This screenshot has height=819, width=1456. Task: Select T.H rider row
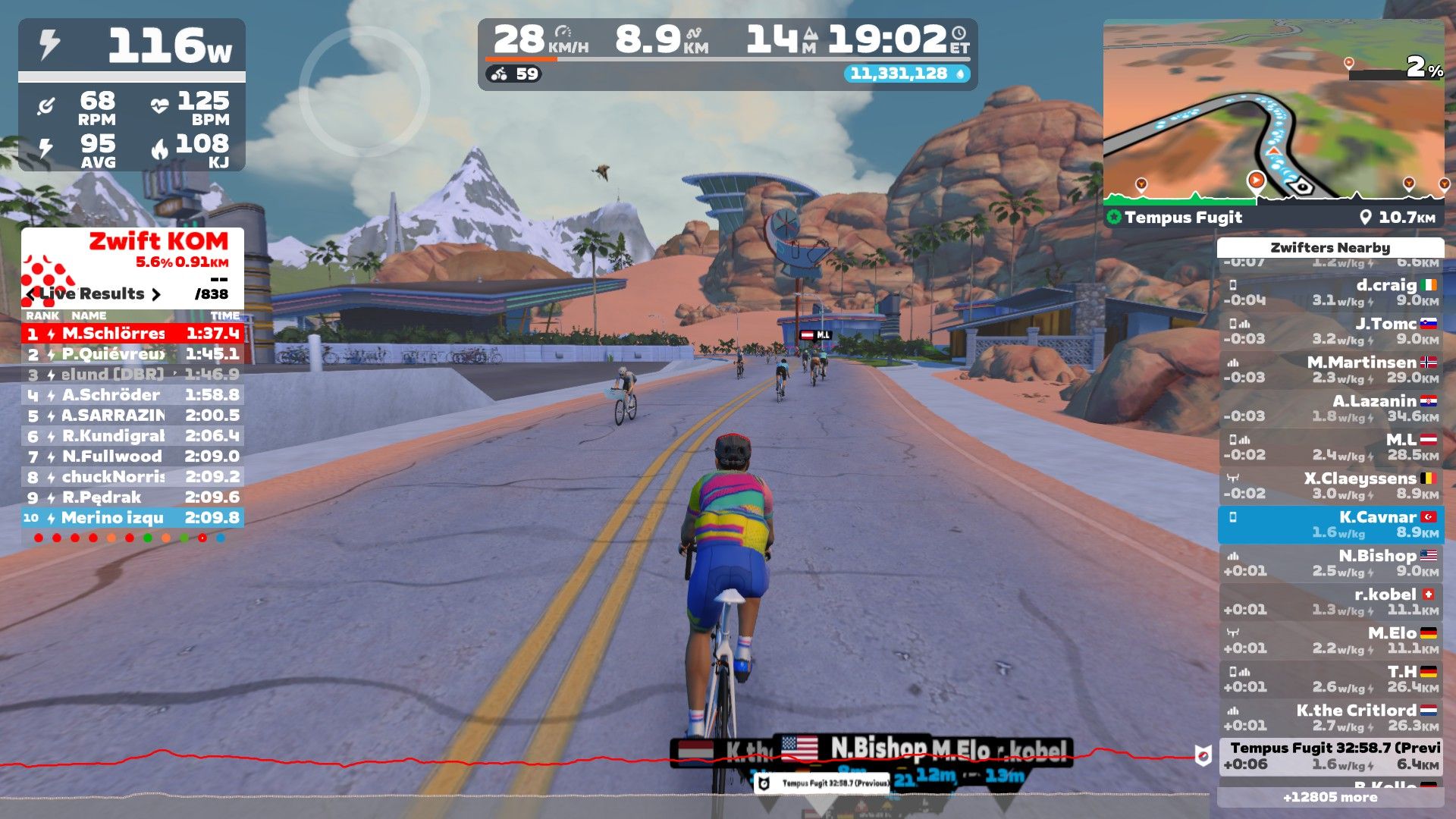[x=1331, y=679]
